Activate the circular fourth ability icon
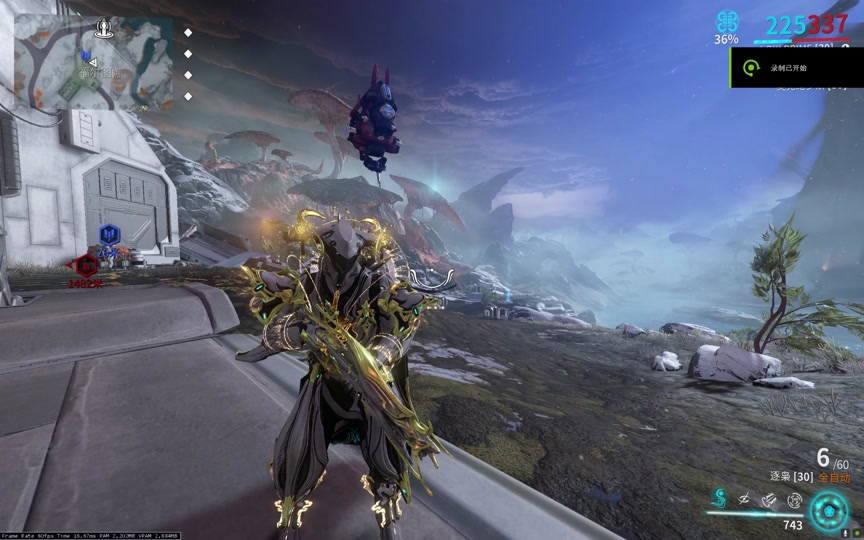The width and height of the screenshot is (864, 540). click(x=793, y=498)
